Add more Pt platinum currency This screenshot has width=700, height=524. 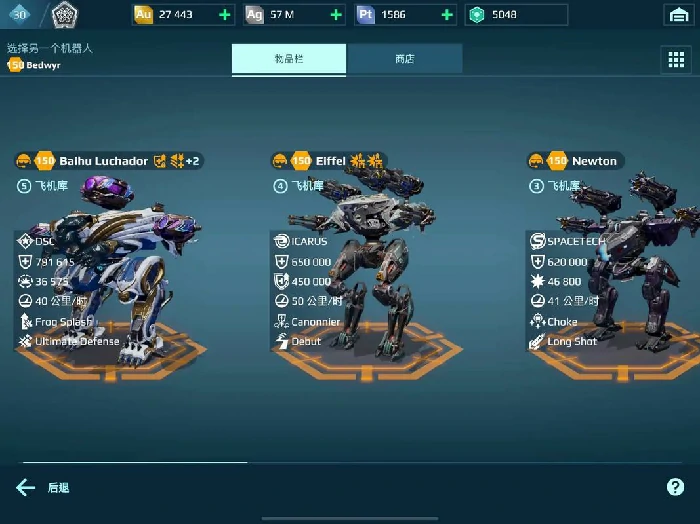pos(447,15)
